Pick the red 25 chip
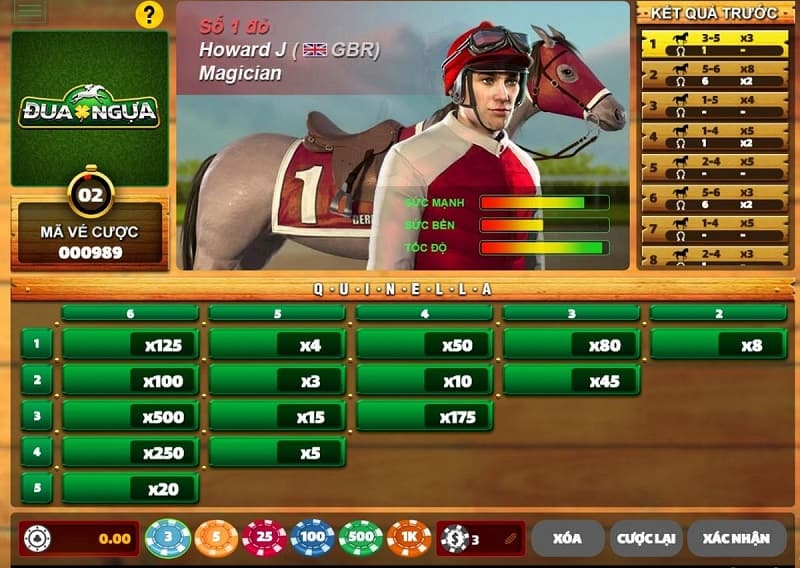800x568 pixels. tap(264, 538)
